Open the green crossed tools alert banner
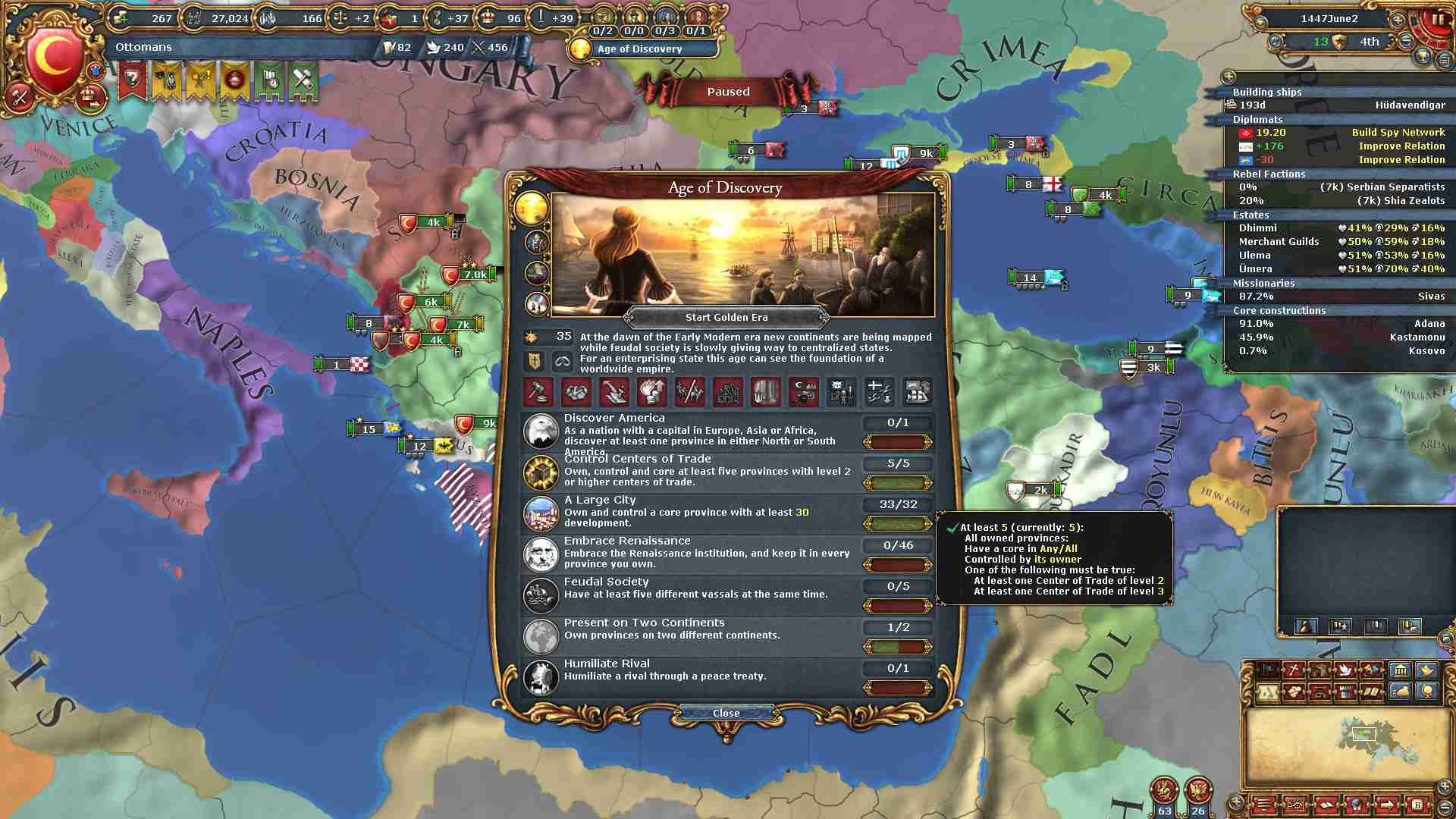The image size is (1456, 819). pos(302,80)
